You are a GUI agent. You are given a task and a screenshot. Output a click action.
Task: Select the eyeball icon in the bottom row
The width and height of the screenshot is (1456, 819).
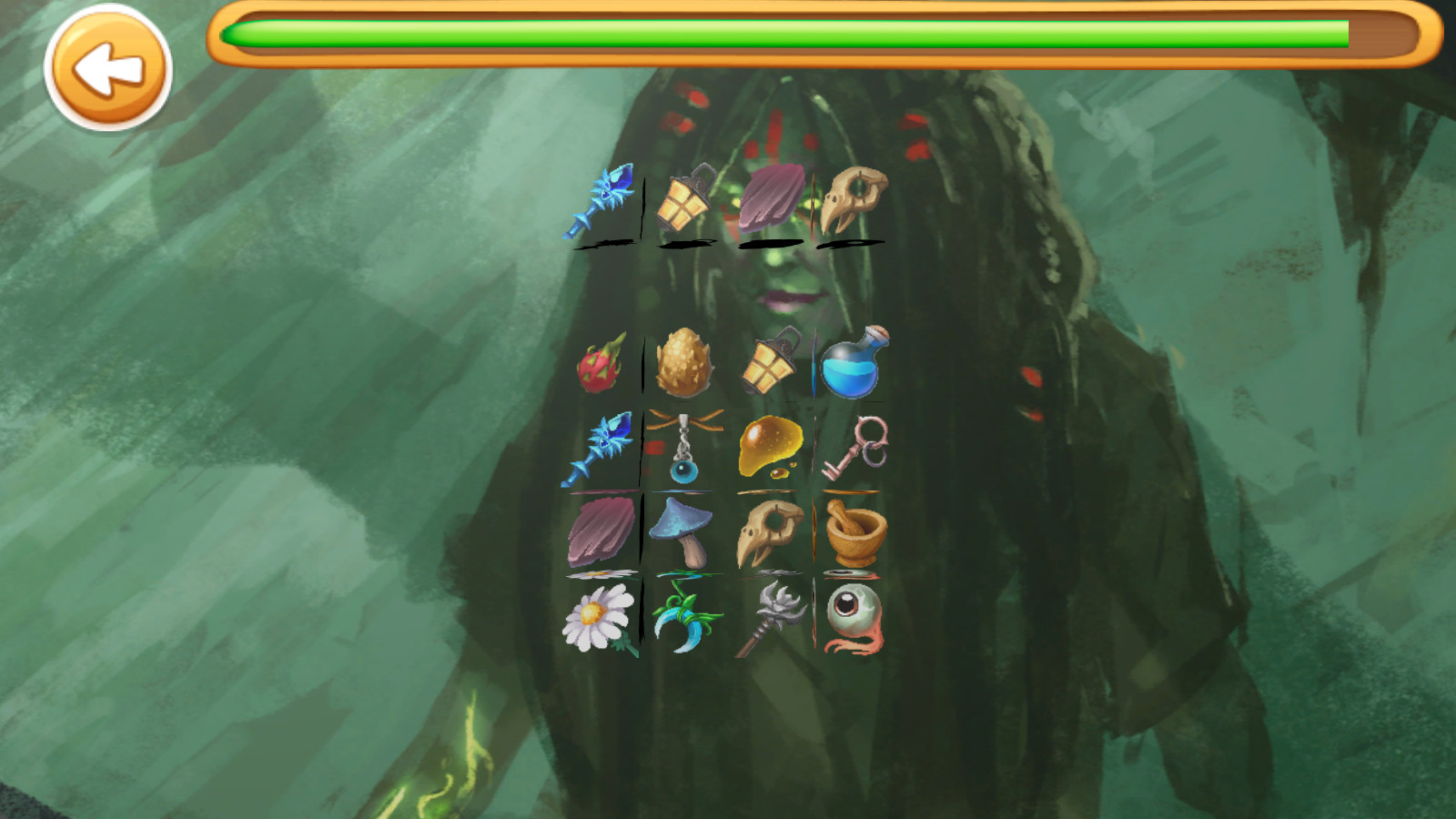pyautogui.click(x=850, y=619)
